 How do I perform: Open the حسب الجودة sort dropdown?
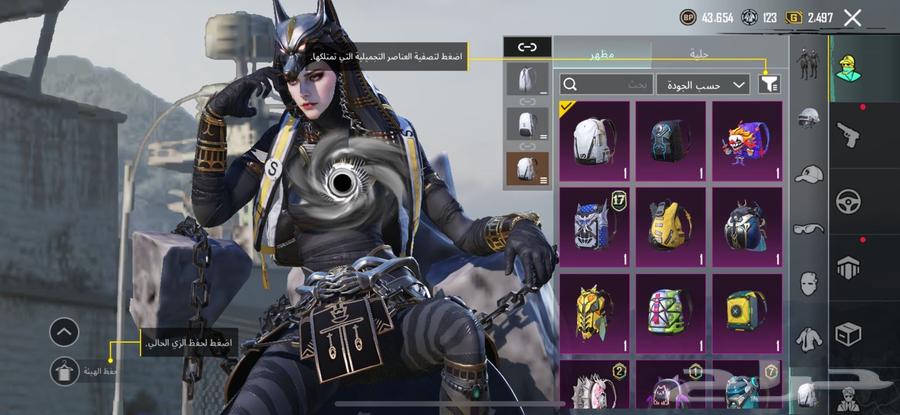tap(703, 85)
